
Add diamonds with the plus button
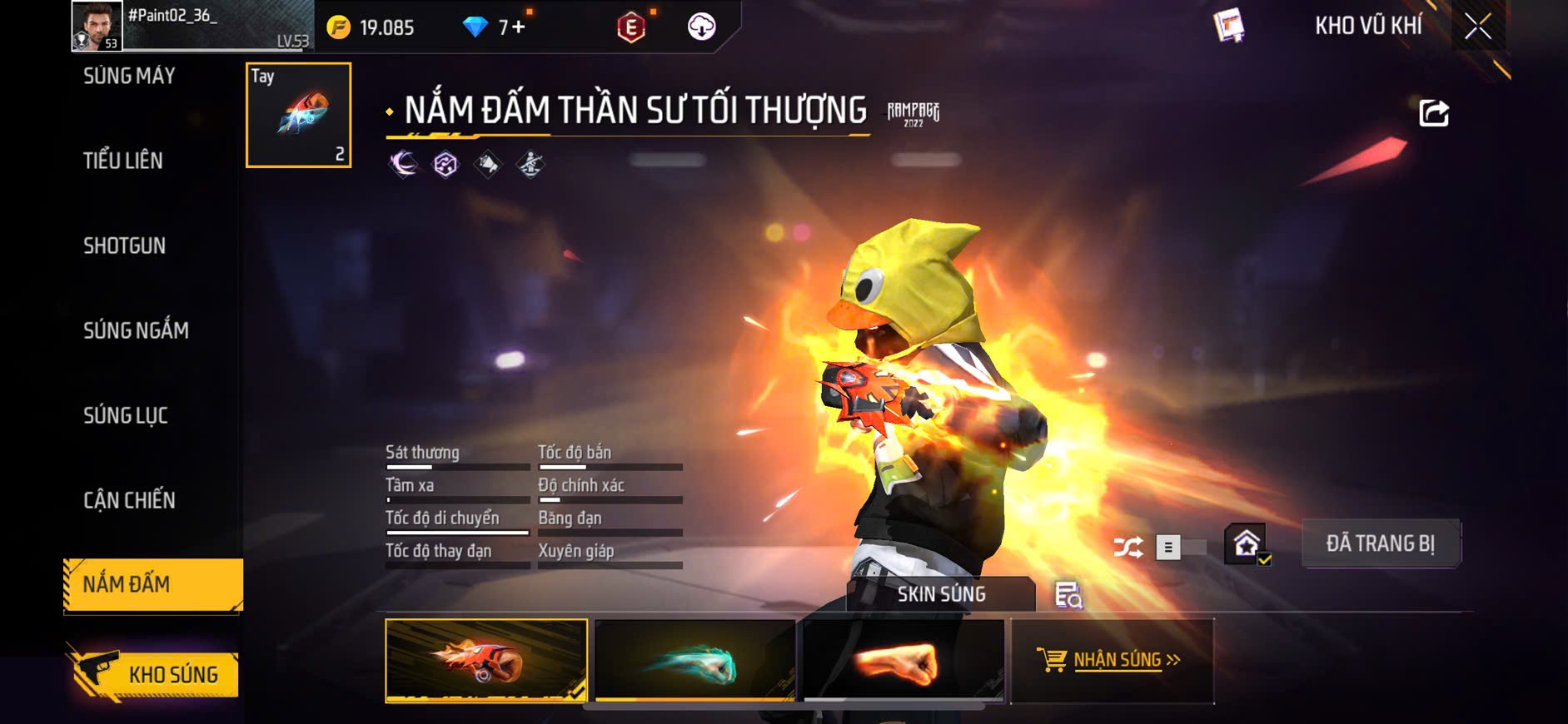coord(518,27)
